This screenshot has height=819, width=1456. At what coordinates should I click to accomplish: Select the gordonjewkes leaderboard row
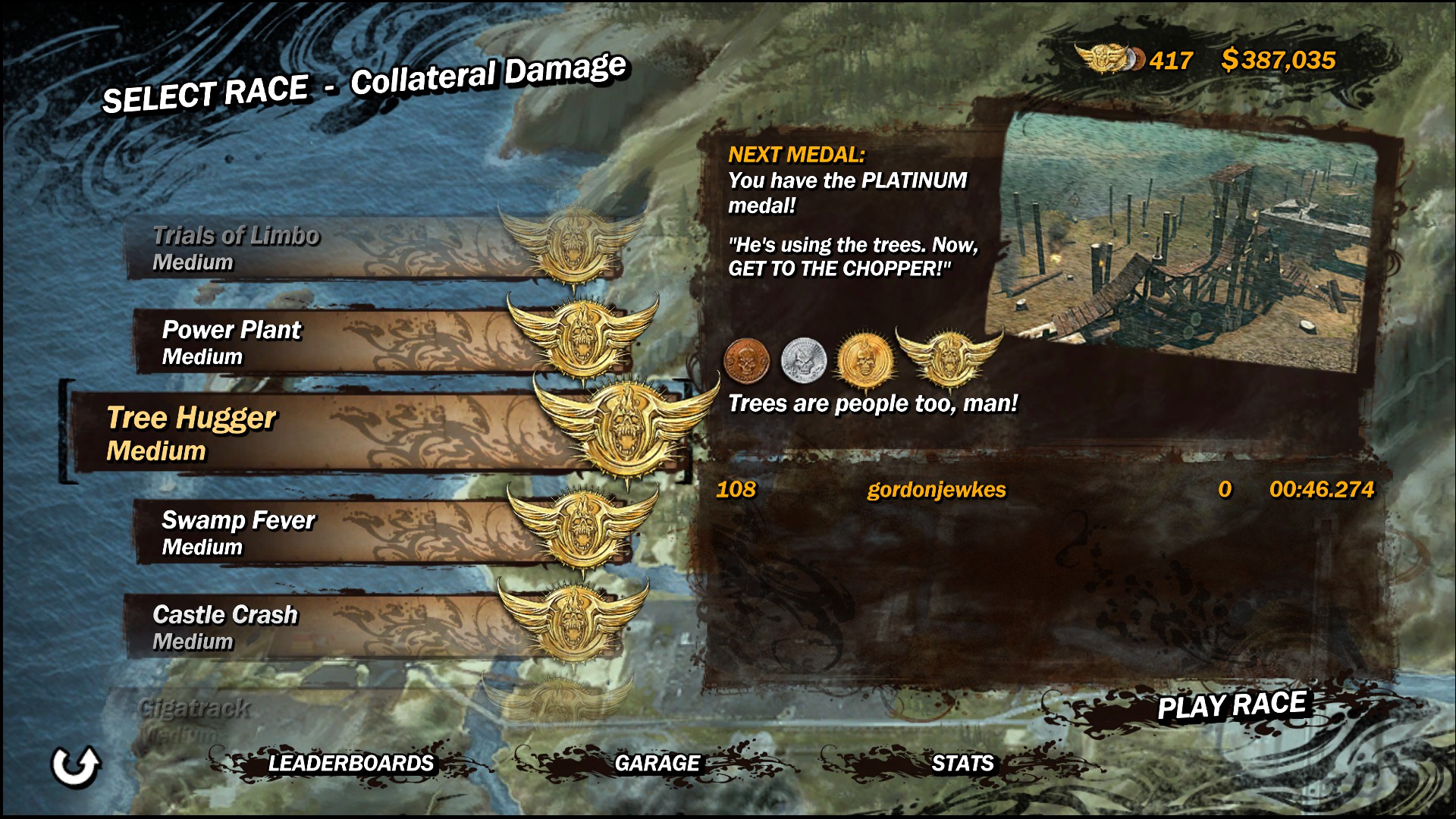pos(1044,490)
